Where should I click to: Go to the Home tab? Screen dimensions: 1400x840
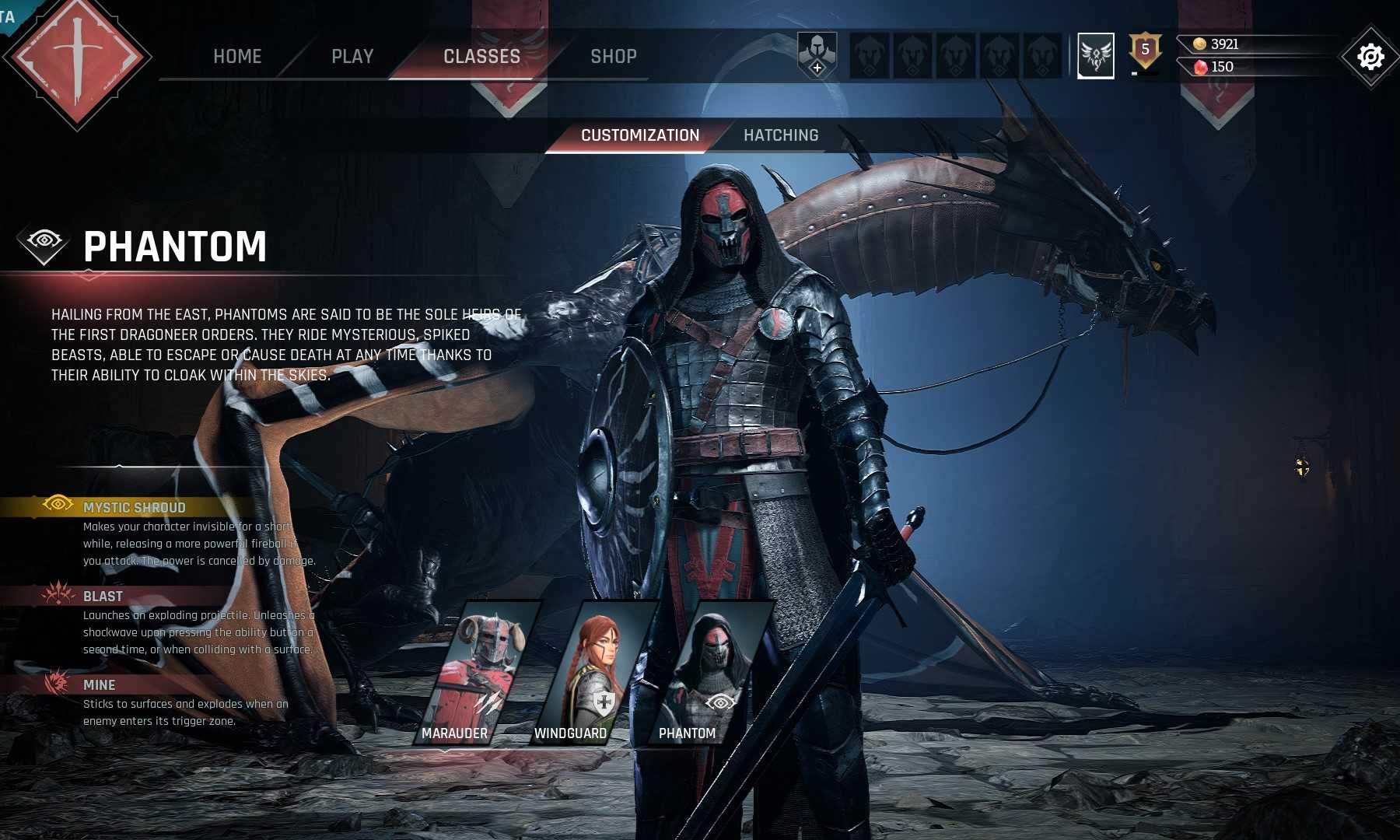point(237,56)
